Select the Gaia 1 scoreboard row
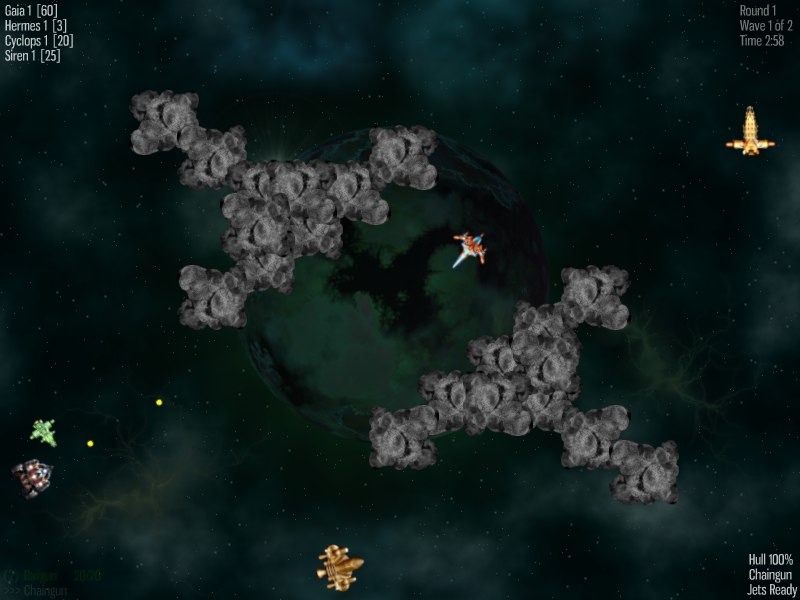 pyautogui.click(x=31, y=11)
